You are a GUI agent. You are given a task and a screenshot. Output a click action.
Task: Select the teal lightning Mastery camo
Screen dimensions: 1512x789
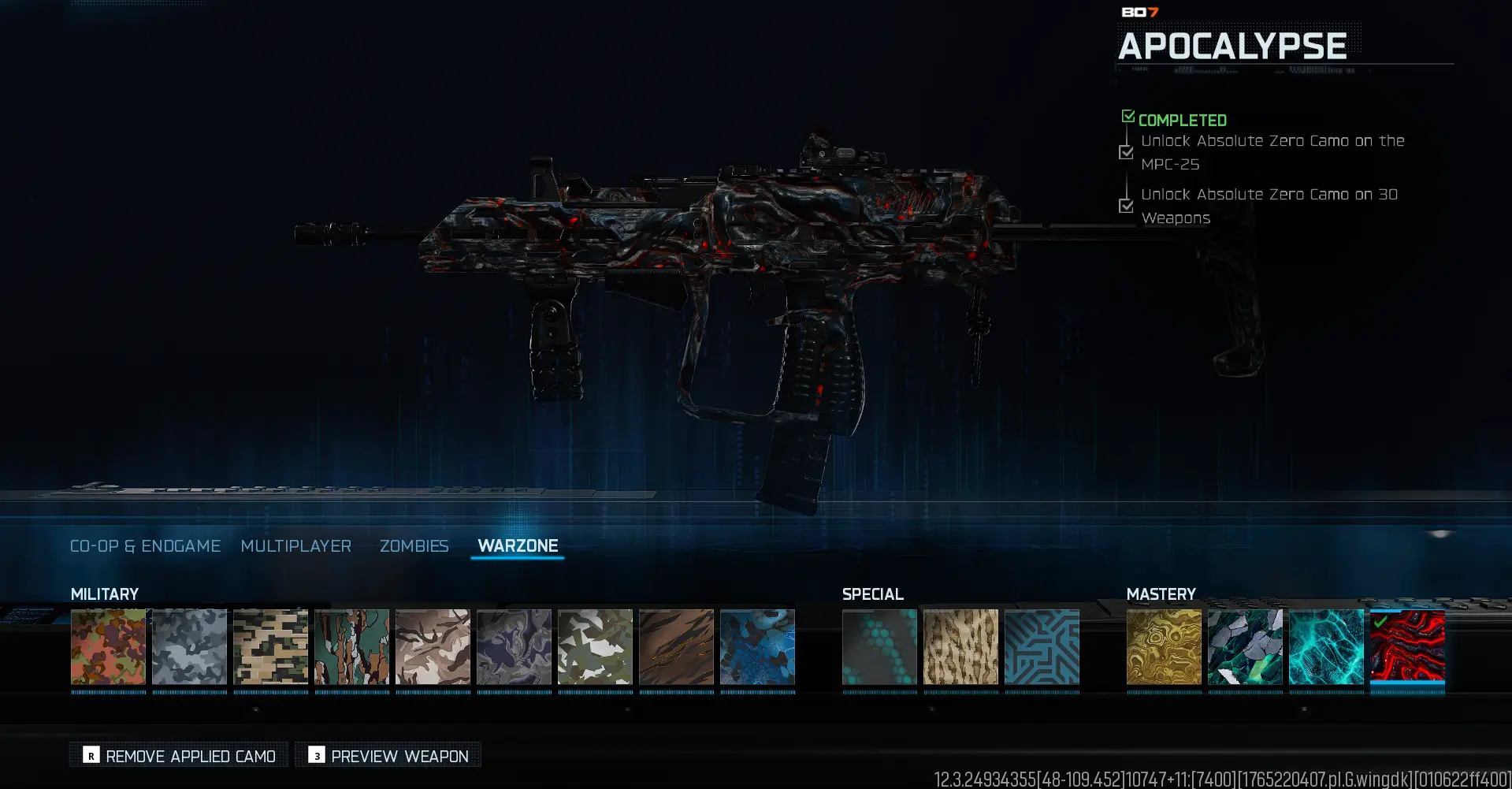click(1326, 649)
